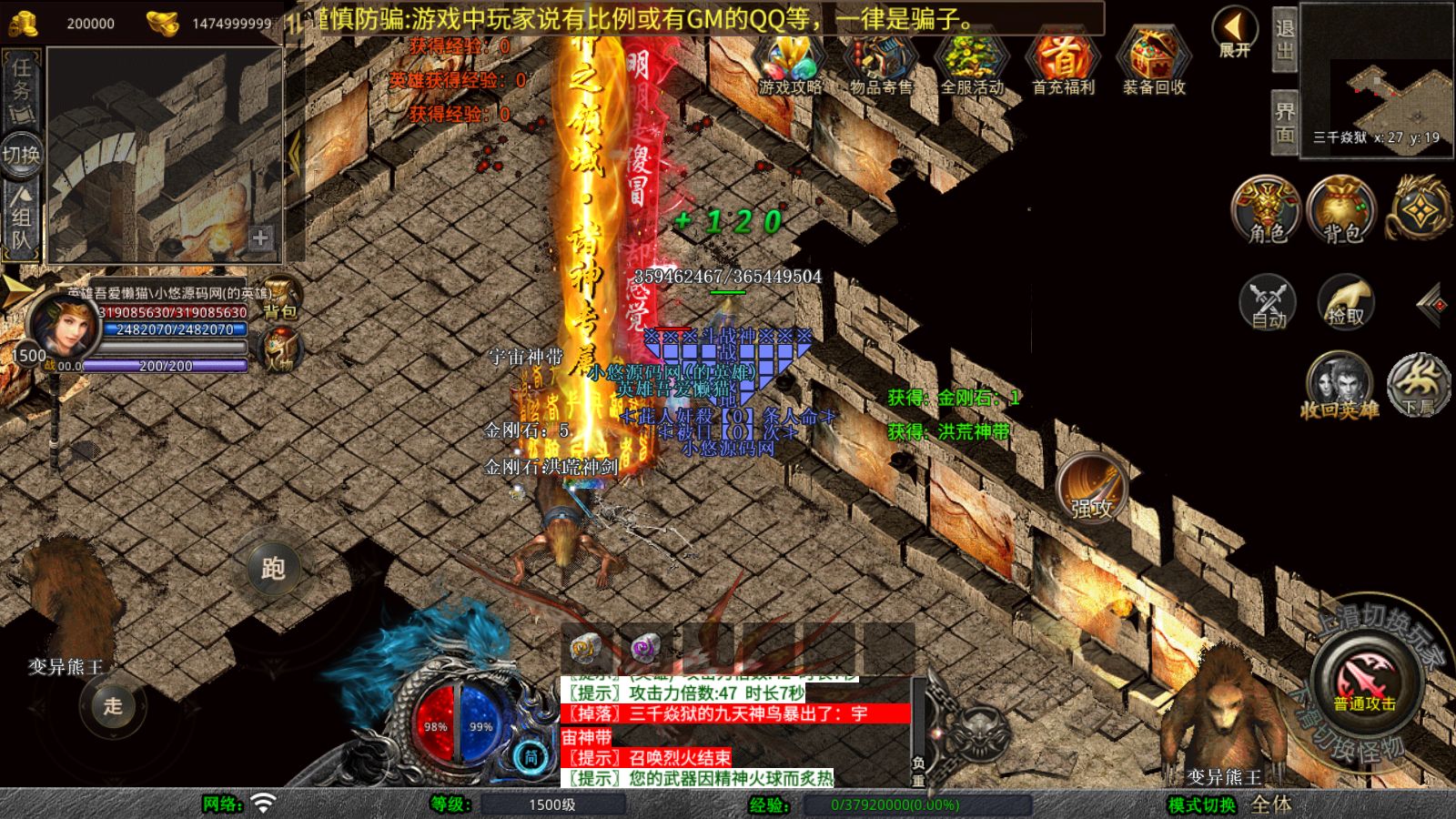
Task: Select the 跑 run movement button
Action: [273, 569]
